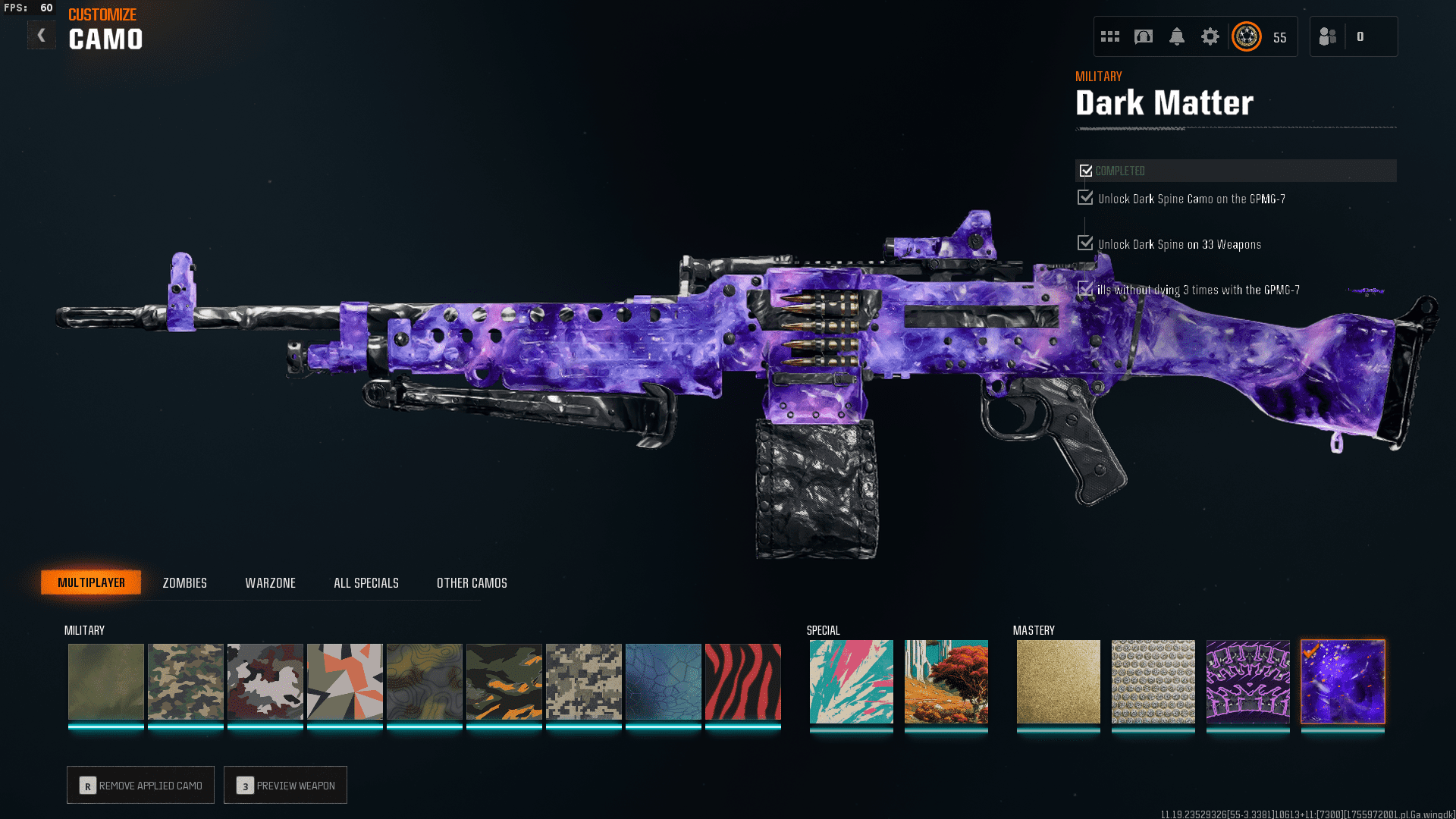Apply the blue cracked scale camo
The width and height of the screenshot is (1456, 819).
point(663,681)
